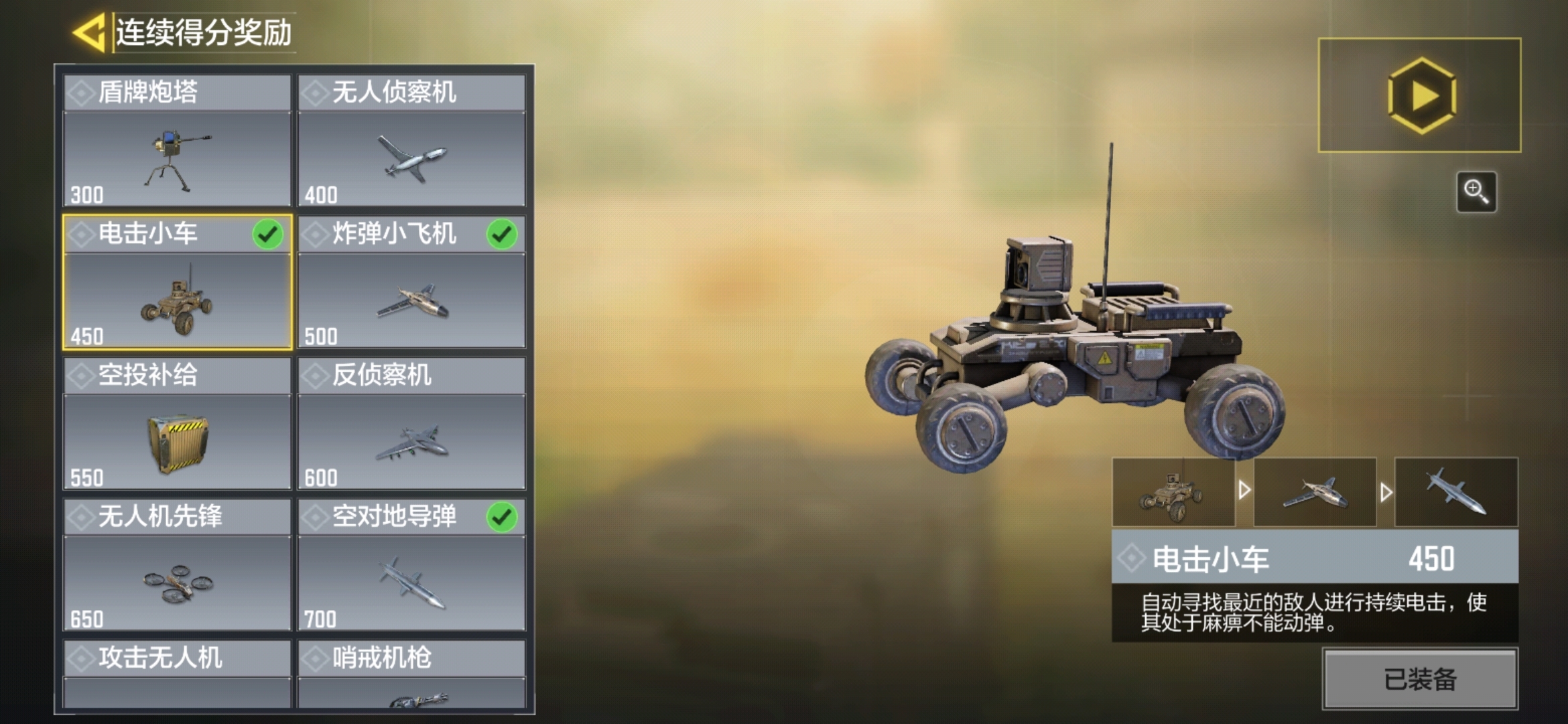1568x724 pixels.
Task: Select the missile equipped slot thumbnail
Action: point(1456,493)
